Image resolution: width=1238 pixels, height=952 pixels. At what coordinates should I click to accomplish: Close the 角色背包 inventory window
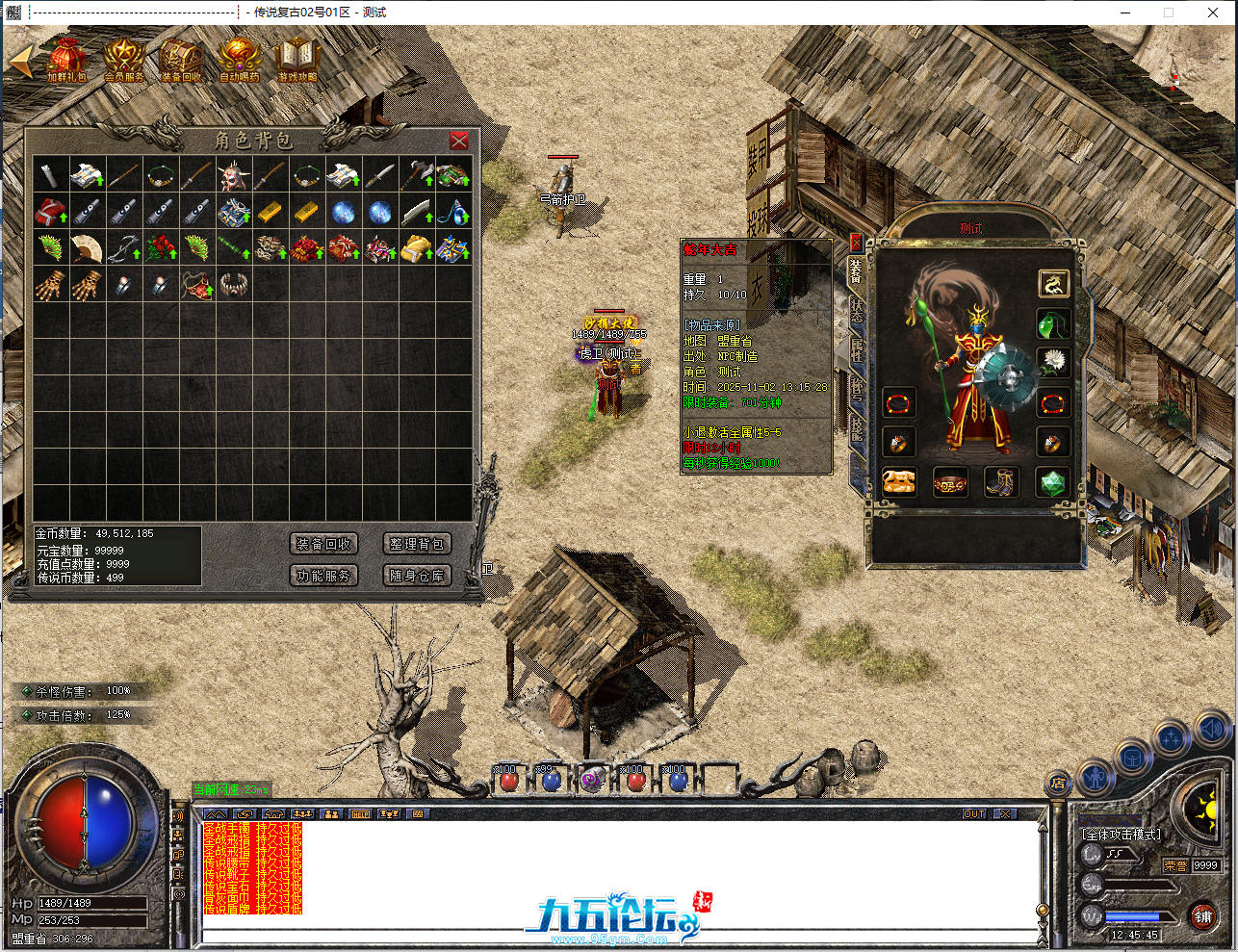459,141
